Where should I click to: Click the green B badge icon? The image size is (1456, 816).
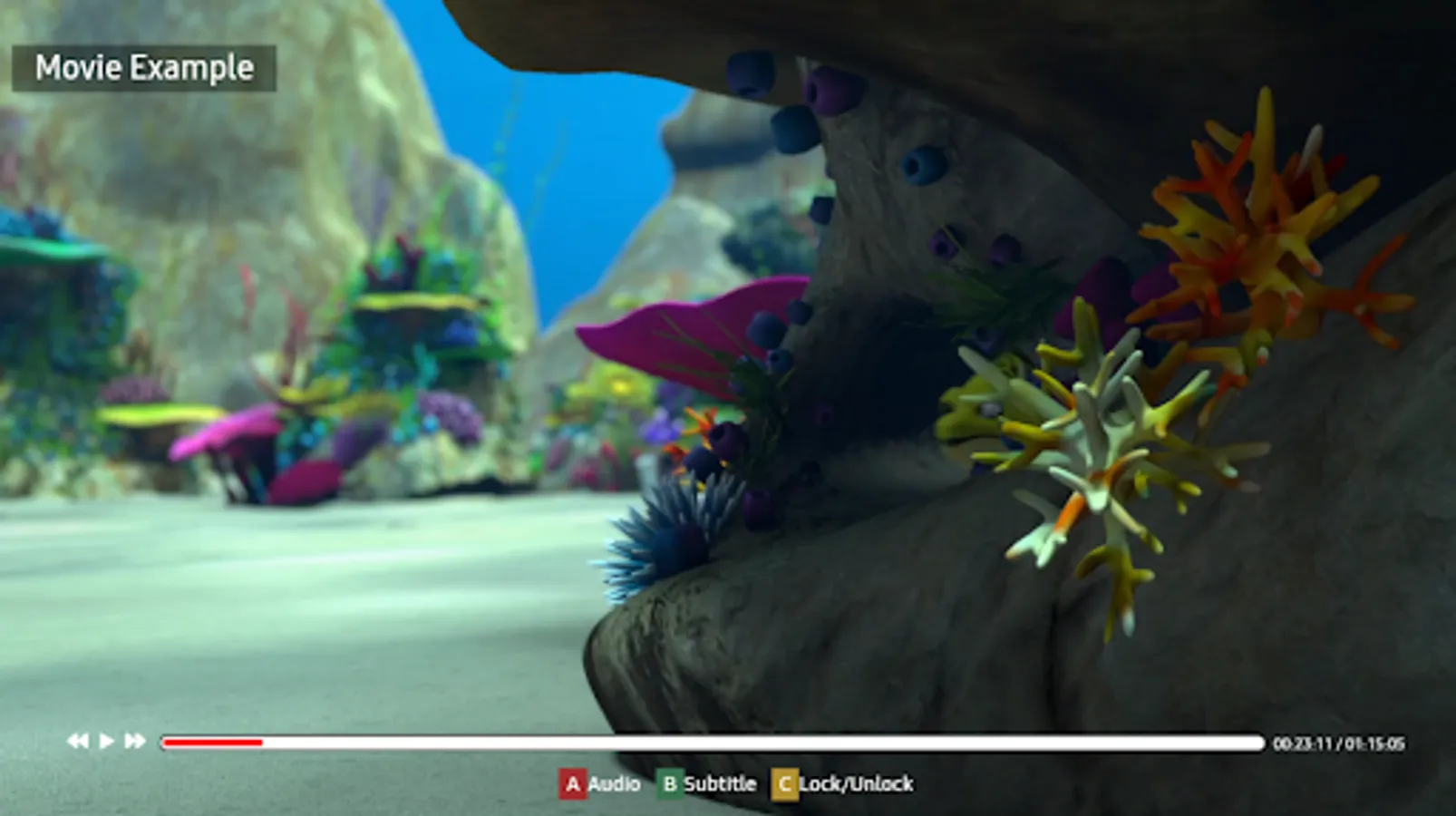pos(672,783)
